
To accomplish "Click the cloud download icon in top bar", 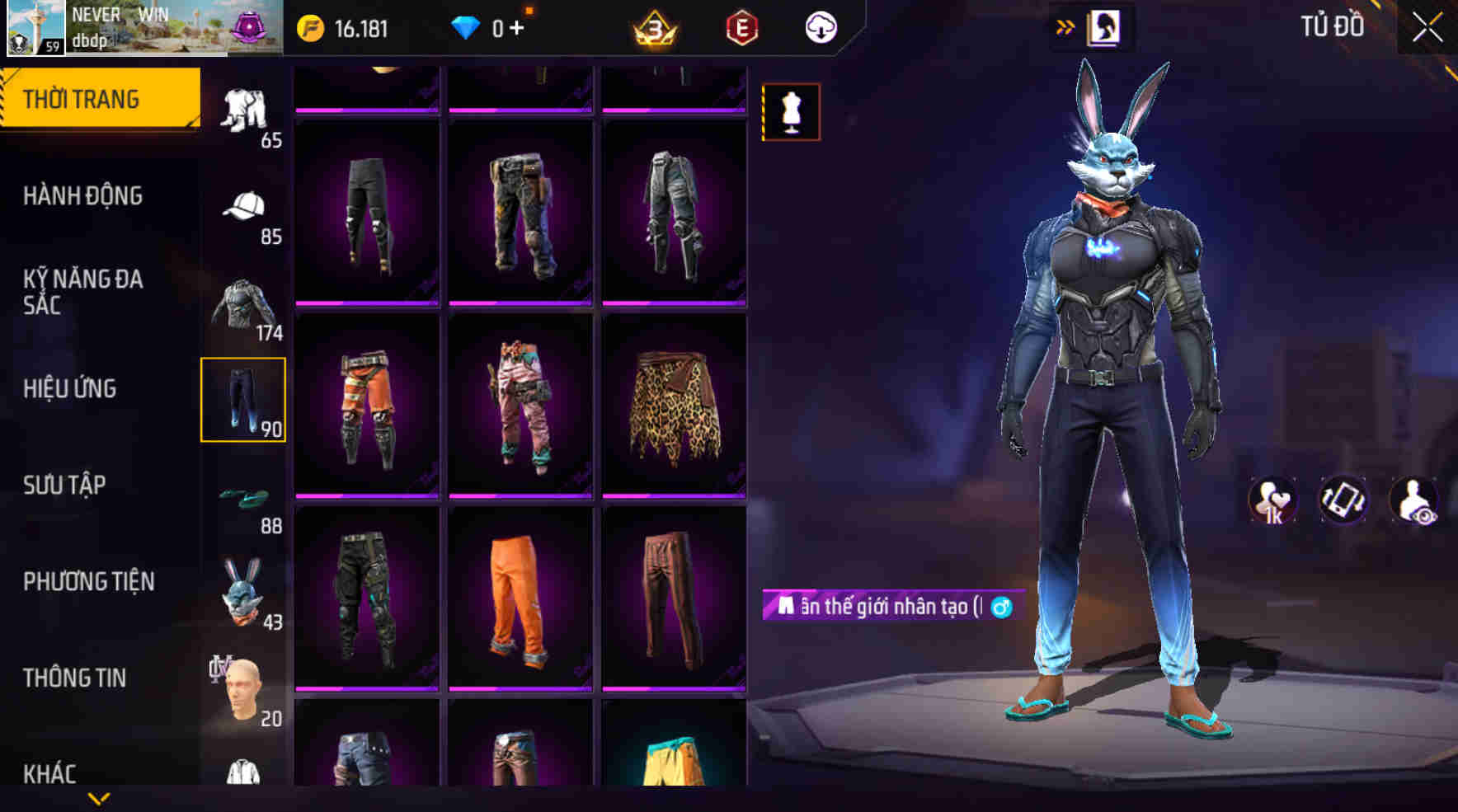I will click(x=819, y=26).
